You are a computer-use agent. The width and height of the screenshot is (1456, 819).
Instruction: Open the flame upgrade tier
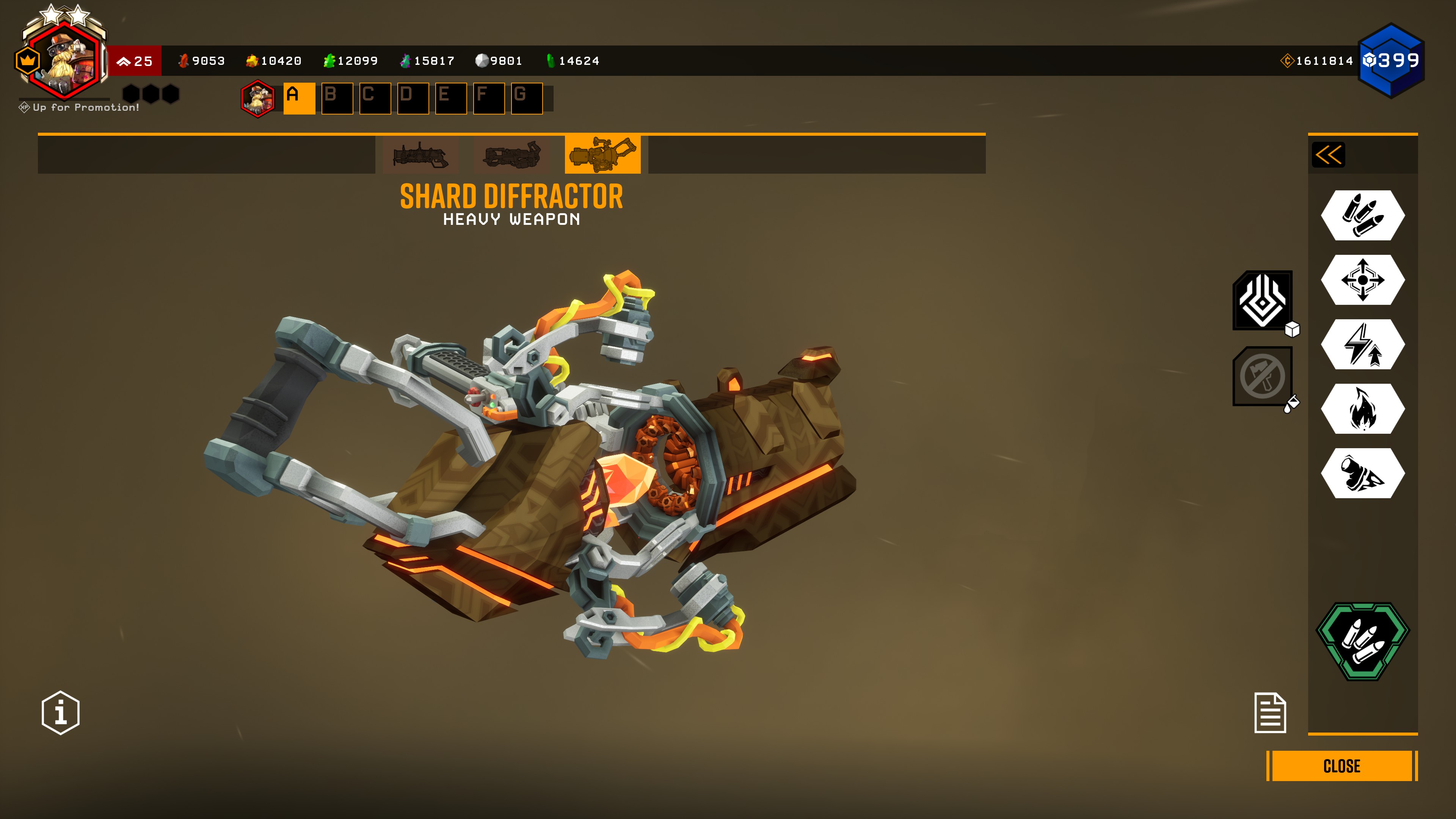tap(1363, 409)
